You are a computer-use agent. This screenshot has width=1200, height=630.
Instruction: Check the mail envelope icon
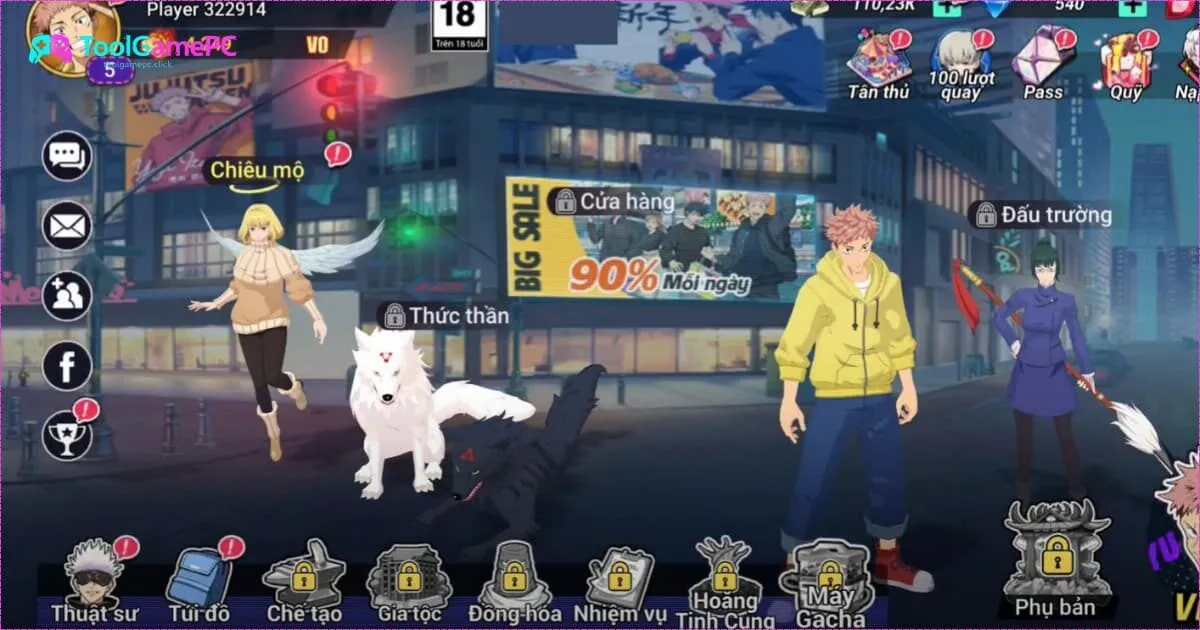pyautogui.click(x=67, y=226)
